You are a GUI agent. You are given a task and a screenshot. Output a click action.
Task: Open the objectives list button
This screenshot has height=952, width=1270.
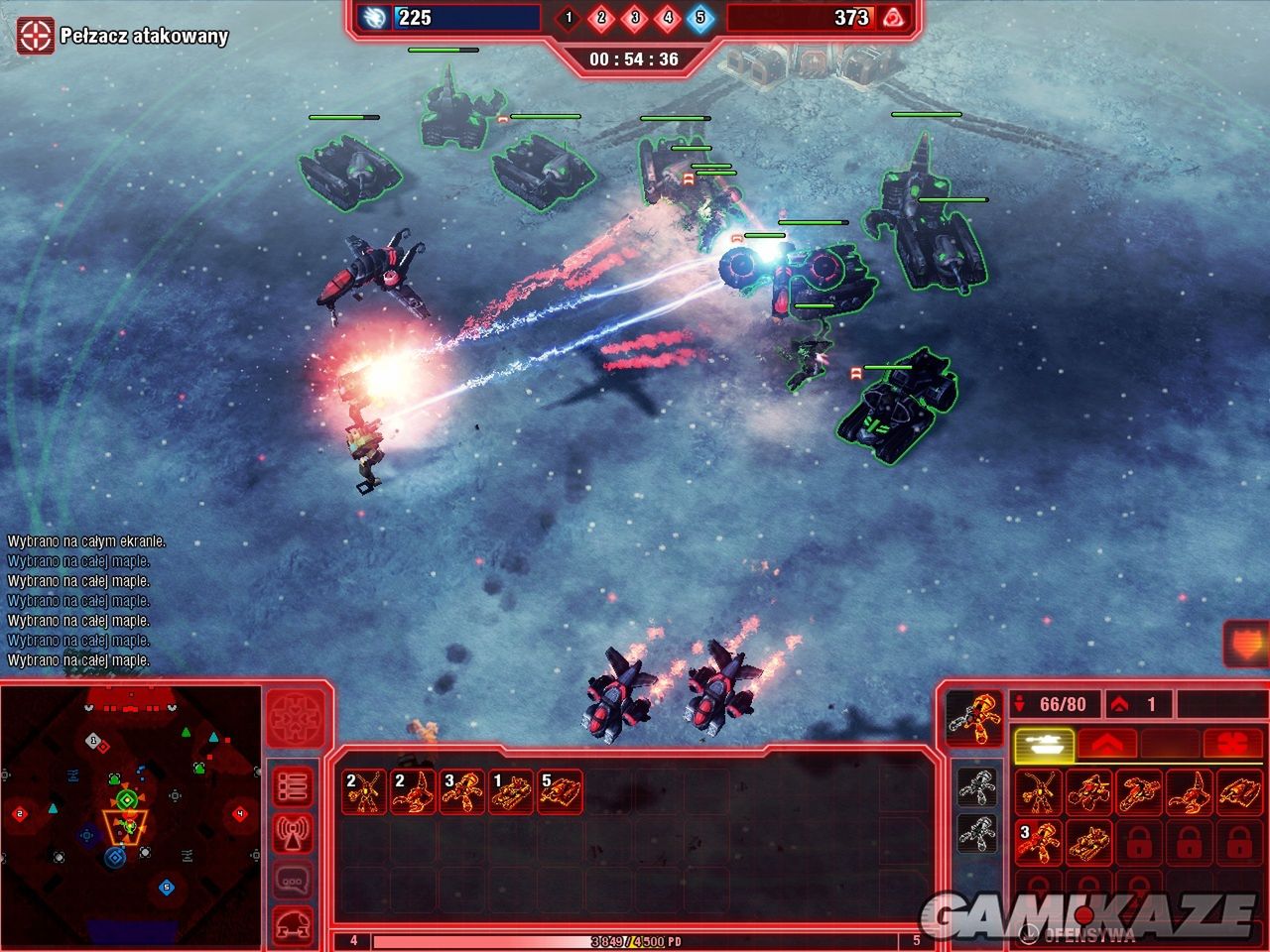(293, 787)
